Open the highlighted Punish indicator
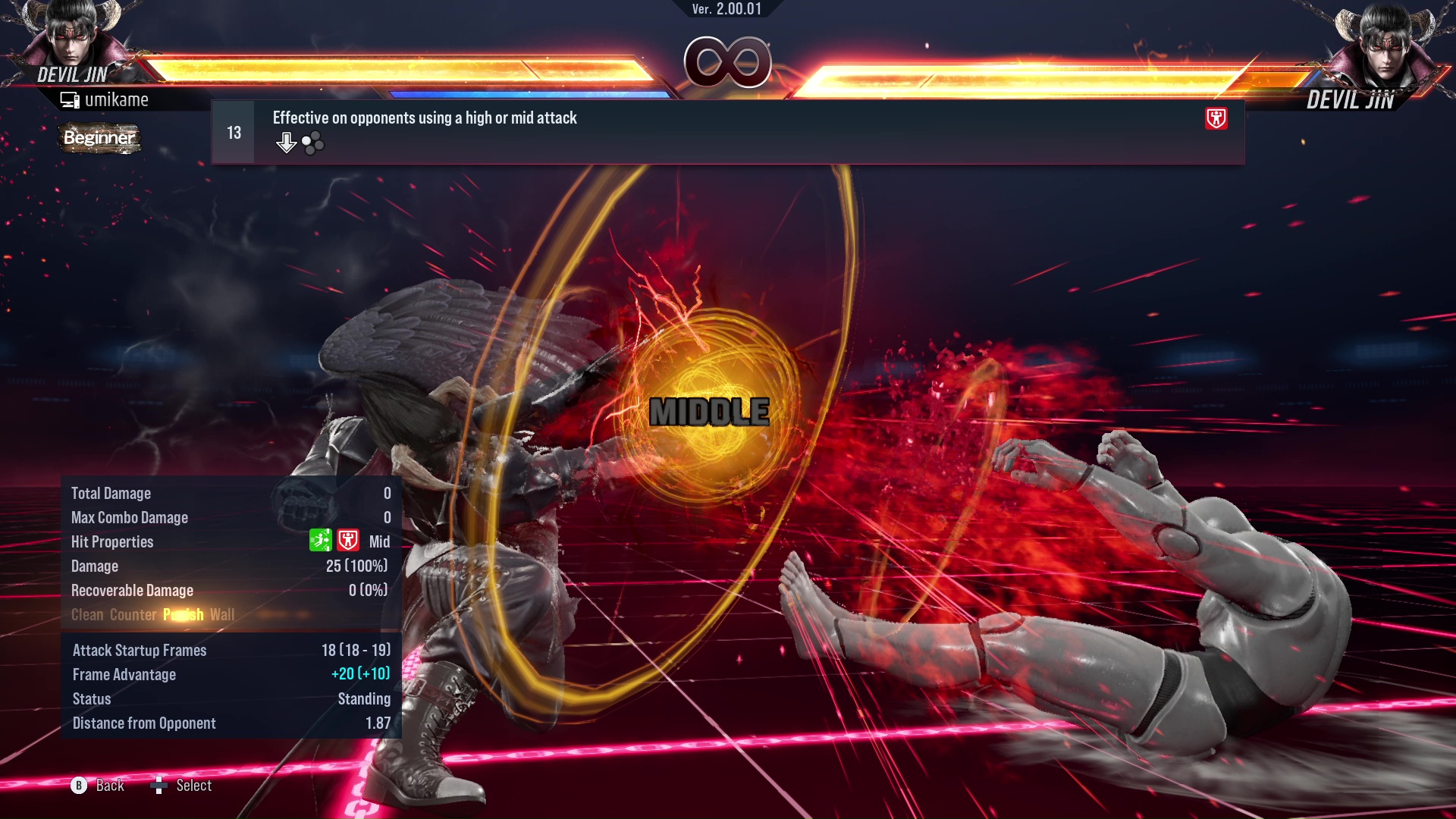Viewport: 1456px width, 819px height. click(182, 615)
